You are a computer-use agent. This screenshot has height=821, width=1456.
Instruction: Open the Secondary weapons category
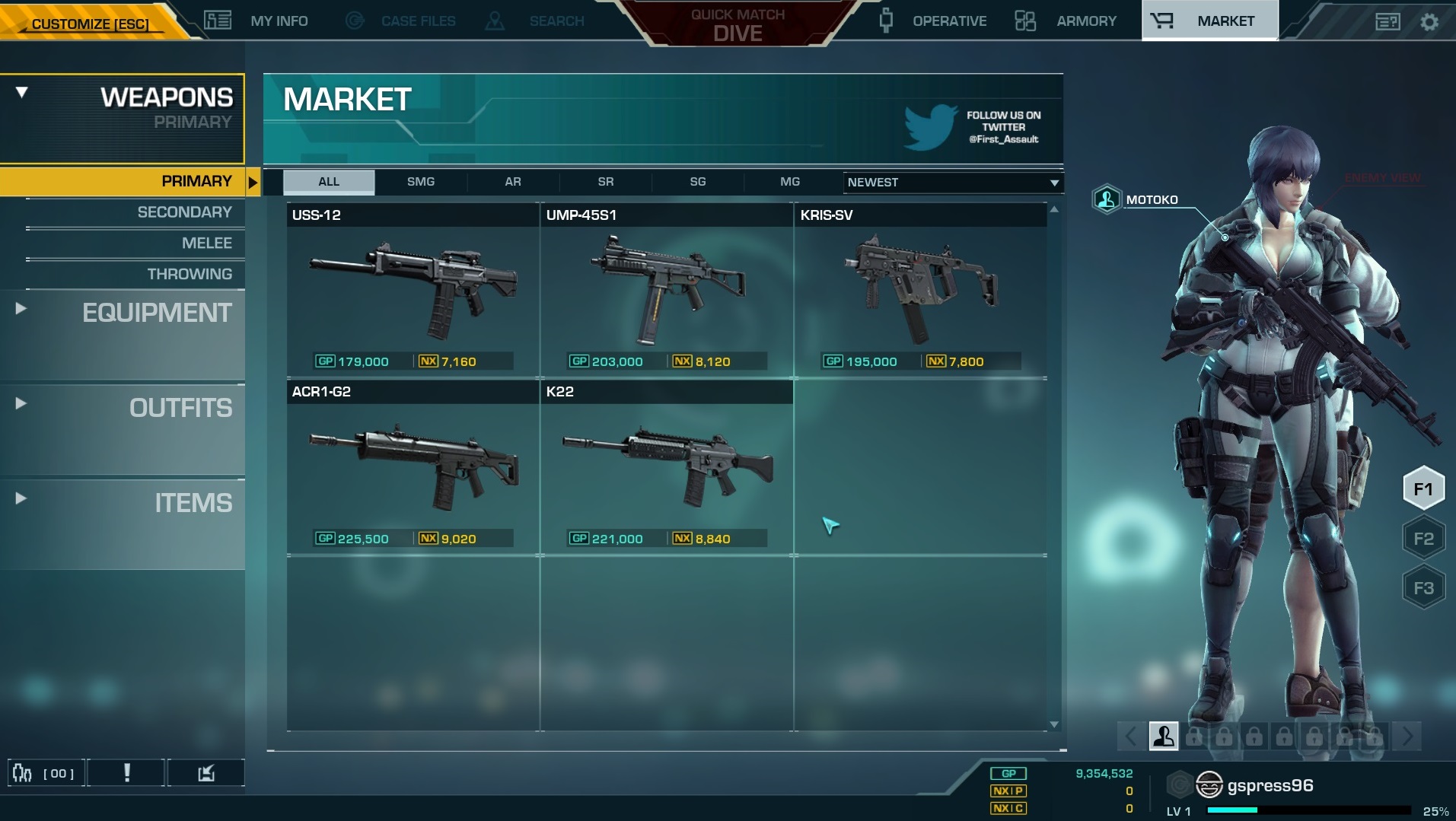click(x=184, y=212)
